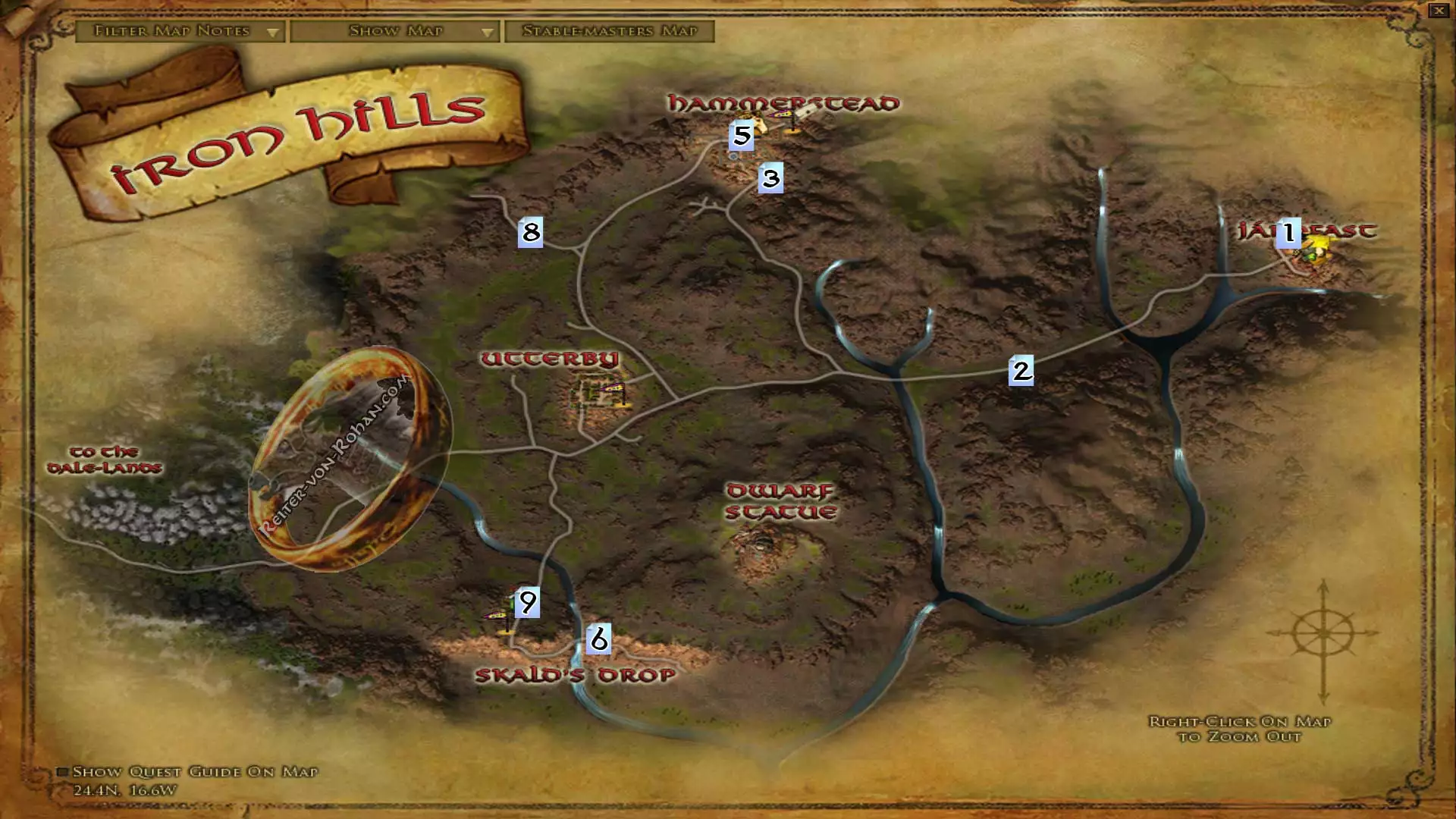Select map marker number 8
Viewport: 1456px width, 819px height.
pos(530,232)
